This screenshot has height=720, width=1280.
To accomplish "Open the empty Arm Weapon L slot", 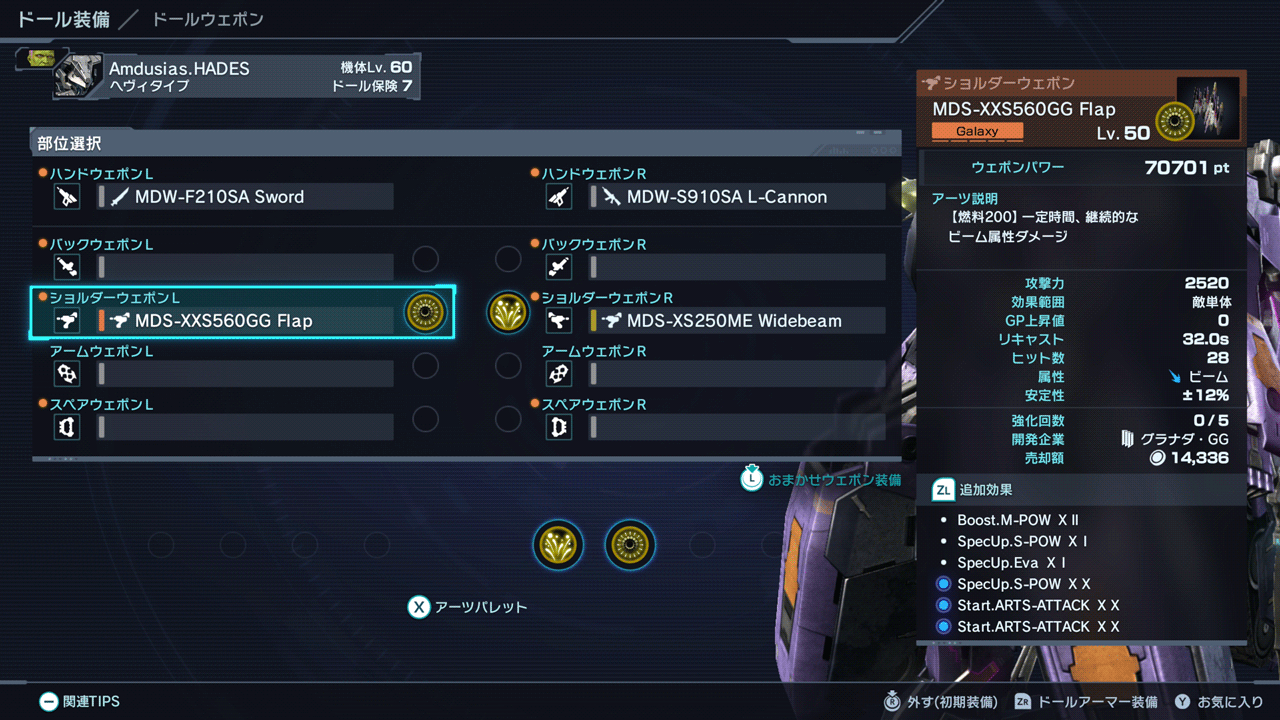I will pos(245,374).
